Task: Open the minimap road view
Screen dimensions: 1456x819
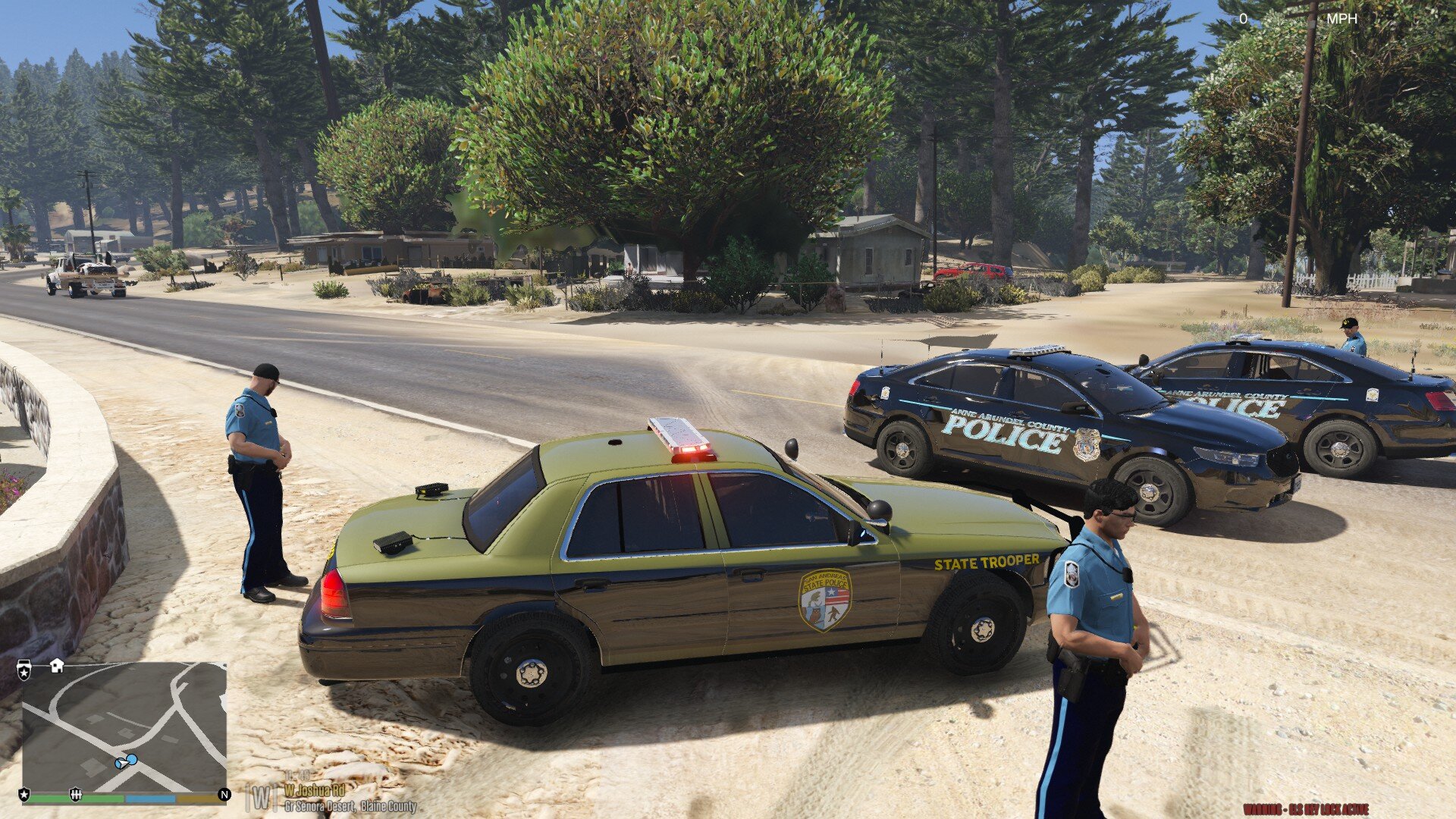Action: pos(124,726)
